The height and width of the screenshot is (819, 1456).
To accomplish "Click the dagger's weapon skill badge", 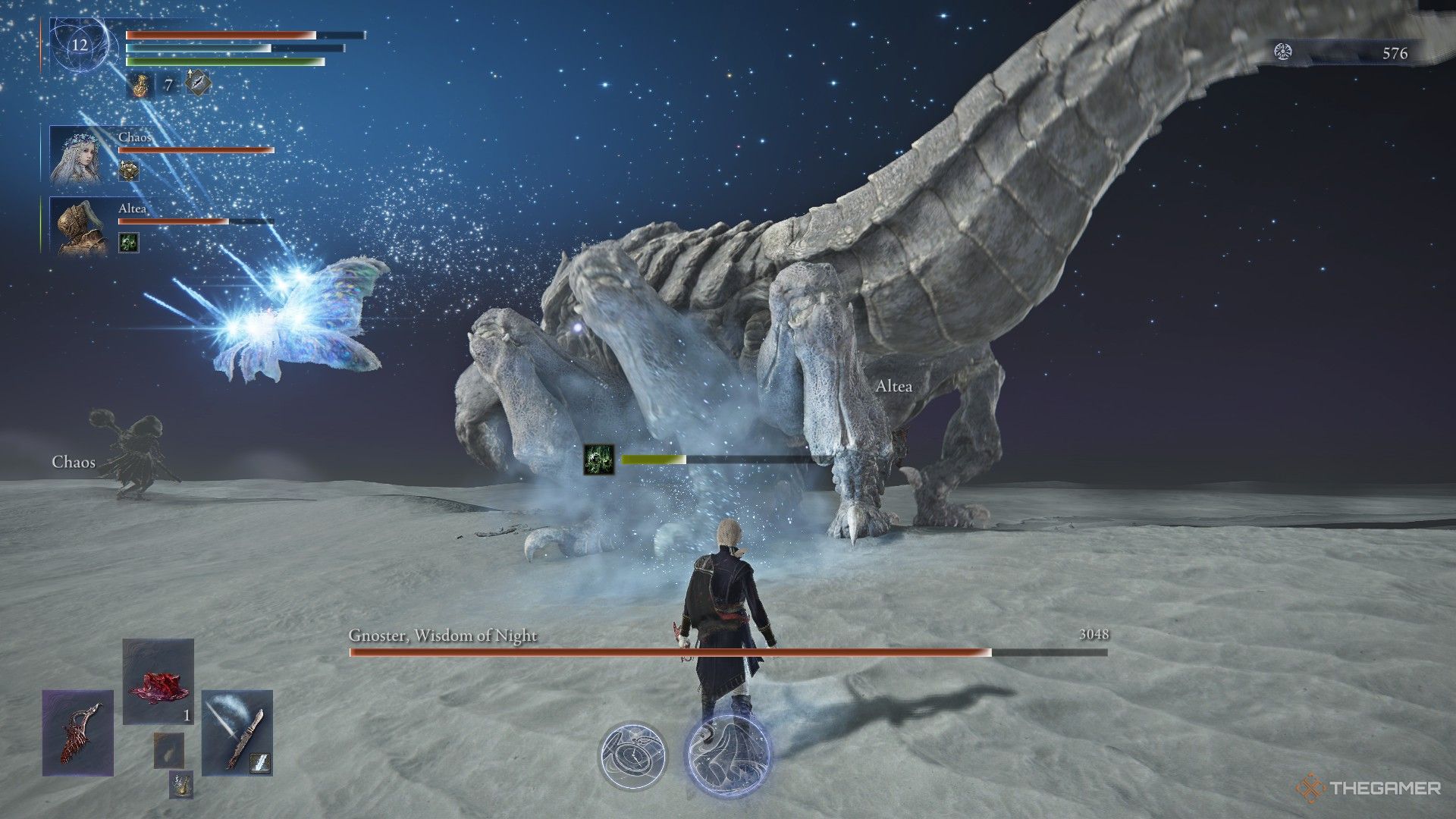I will pos(262,762).
